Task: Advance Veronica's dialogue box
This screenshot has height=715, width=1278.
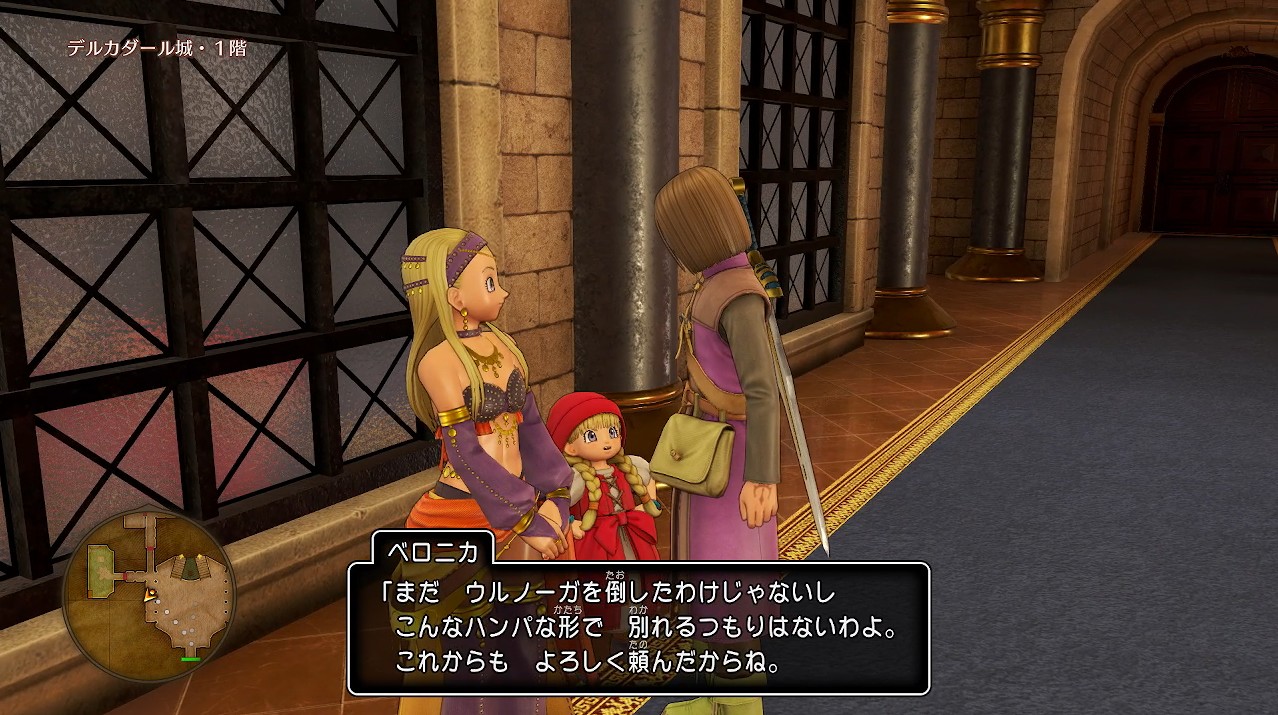Action: (x=638, y=628)
